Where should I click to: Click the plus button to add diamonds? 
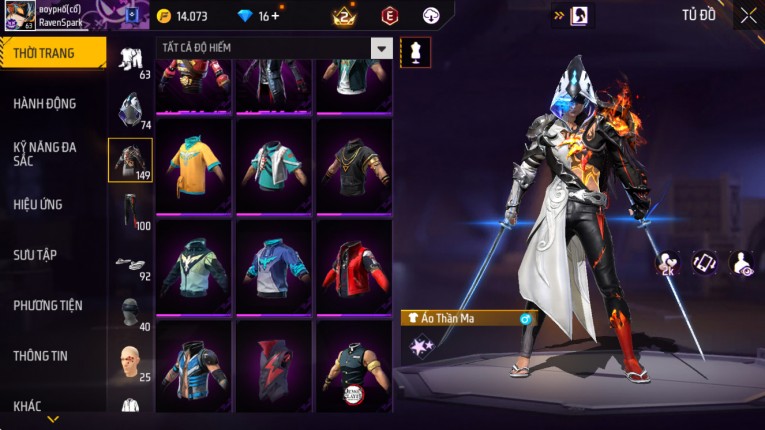[275, 16]
